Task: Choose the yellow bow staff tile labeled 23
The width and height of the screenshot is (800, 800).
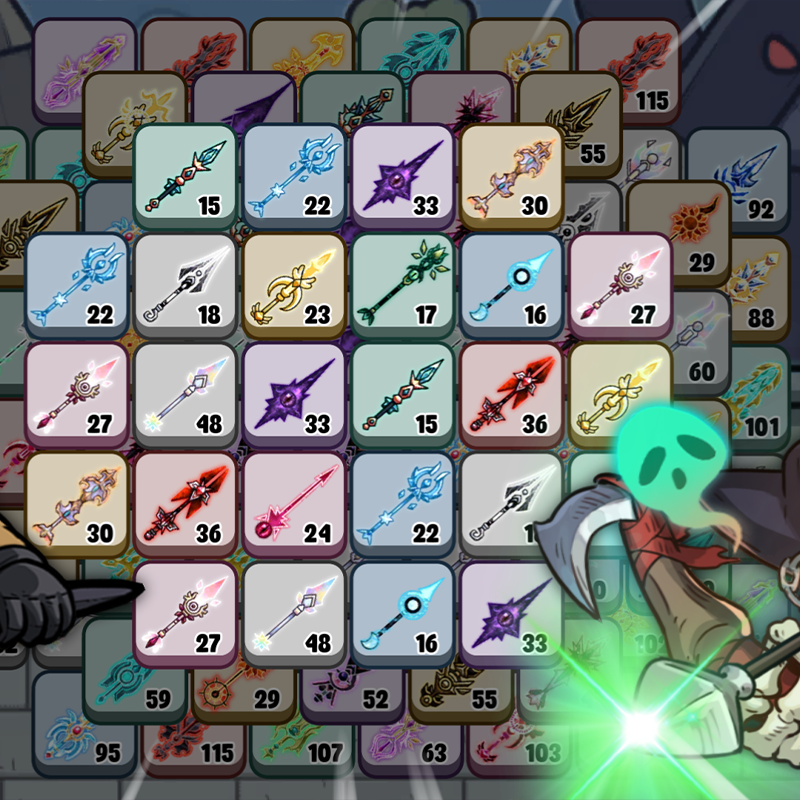Action: coord(292,284)
